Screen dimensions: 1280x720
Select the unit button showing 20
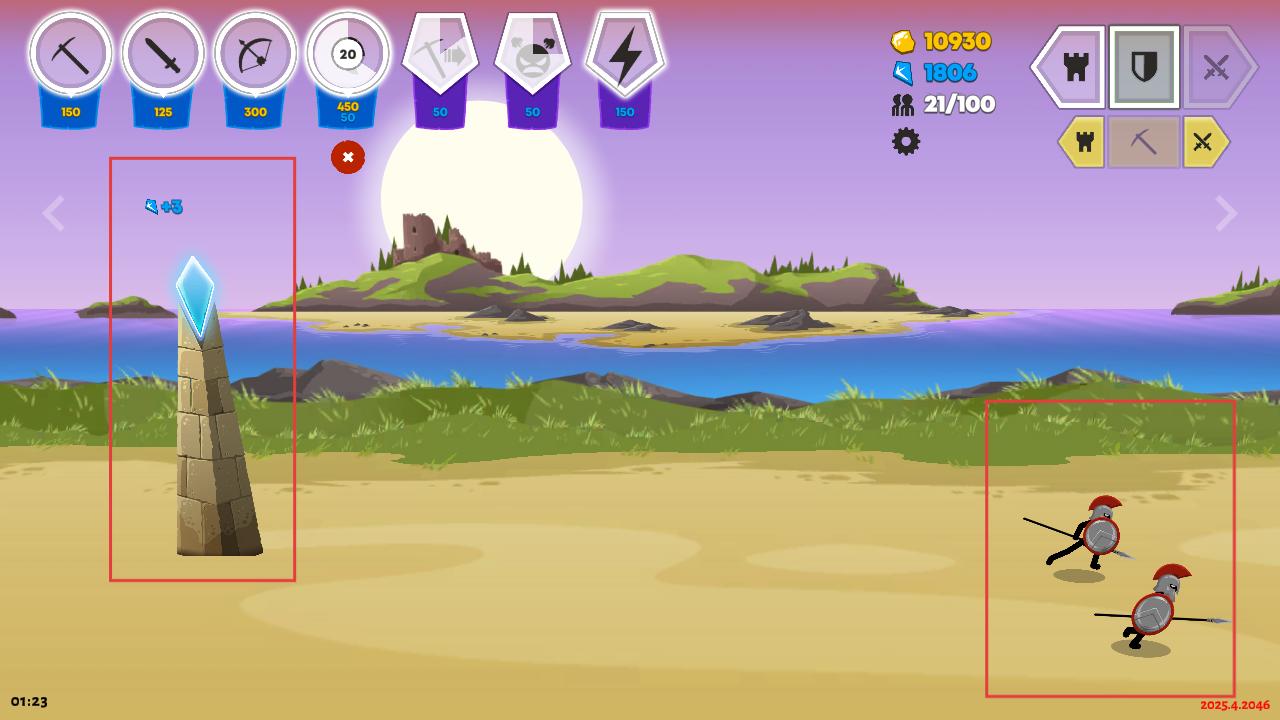(x=347, y=55)
